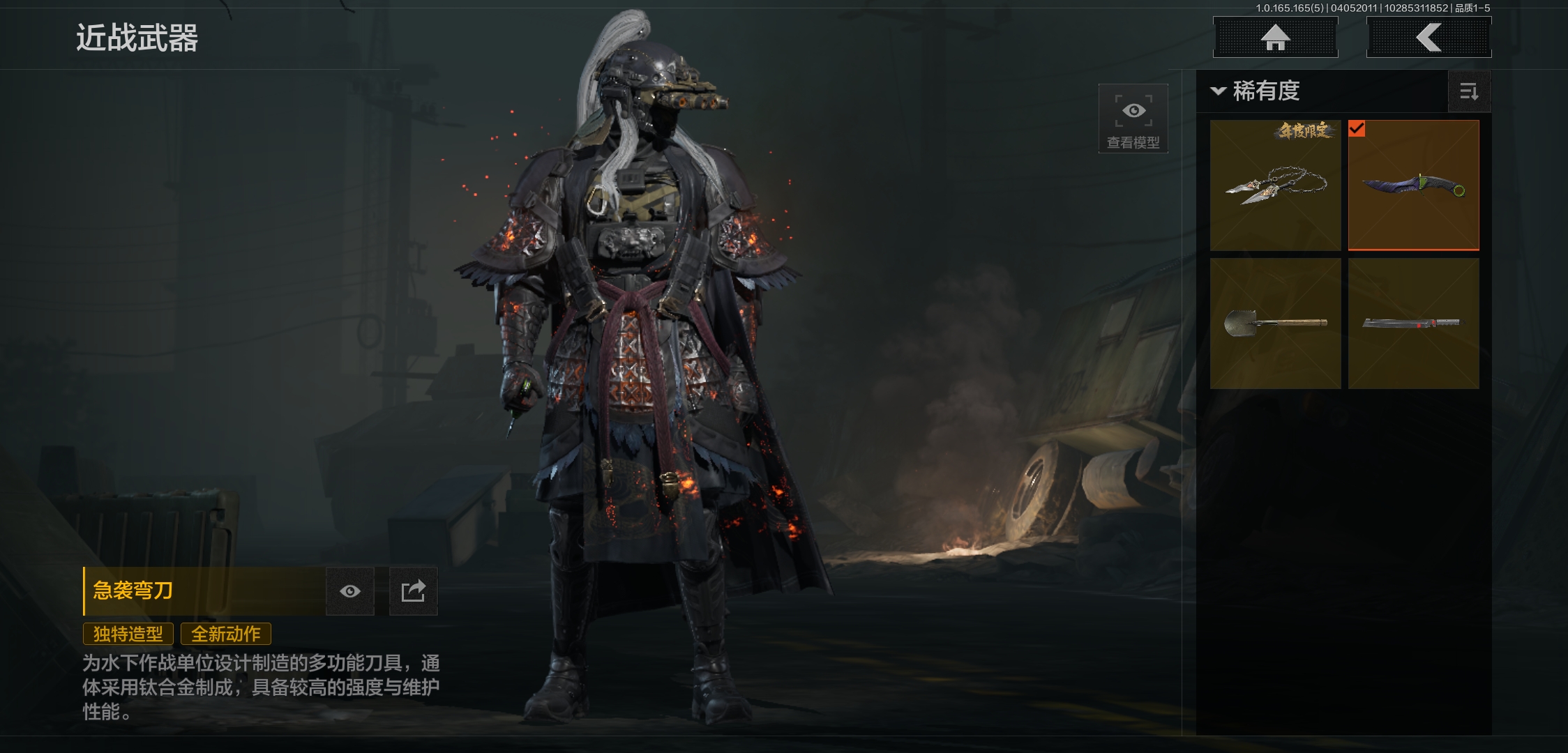The height and width of the screenshot is (753, 1568).
Task: Pick the serrated machete weapon slot
Action: tap(1413, 324)
